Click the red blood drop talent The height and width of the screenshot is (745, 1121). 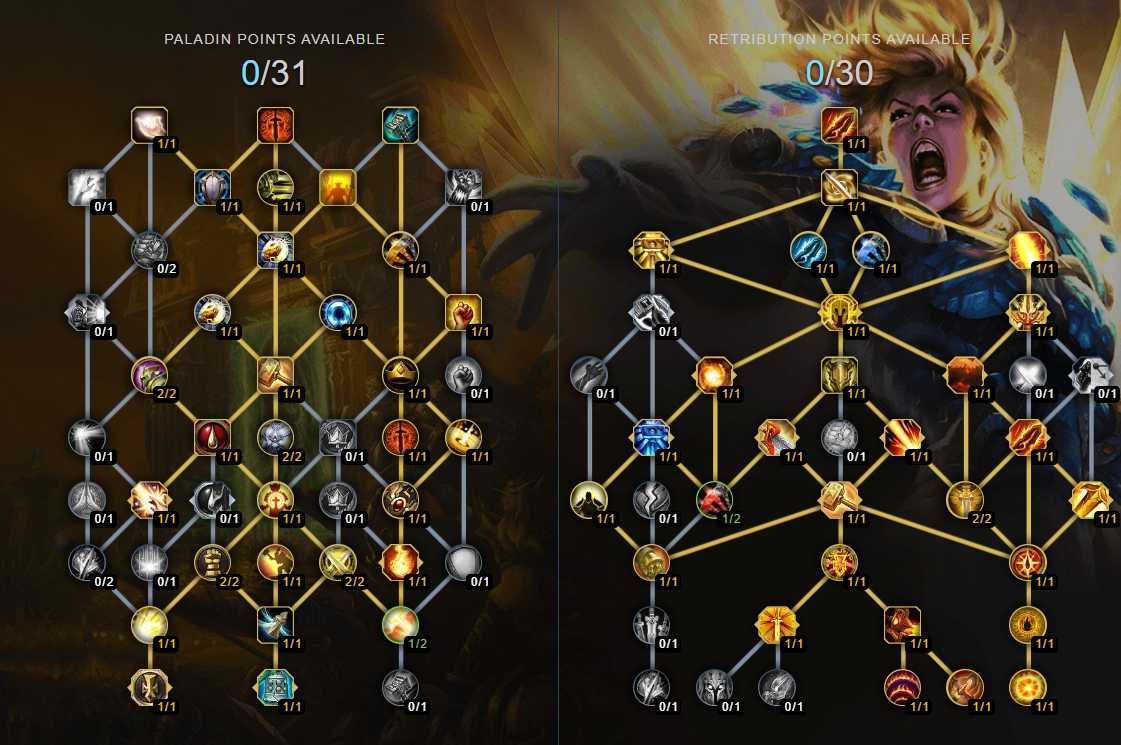(212, 437)
